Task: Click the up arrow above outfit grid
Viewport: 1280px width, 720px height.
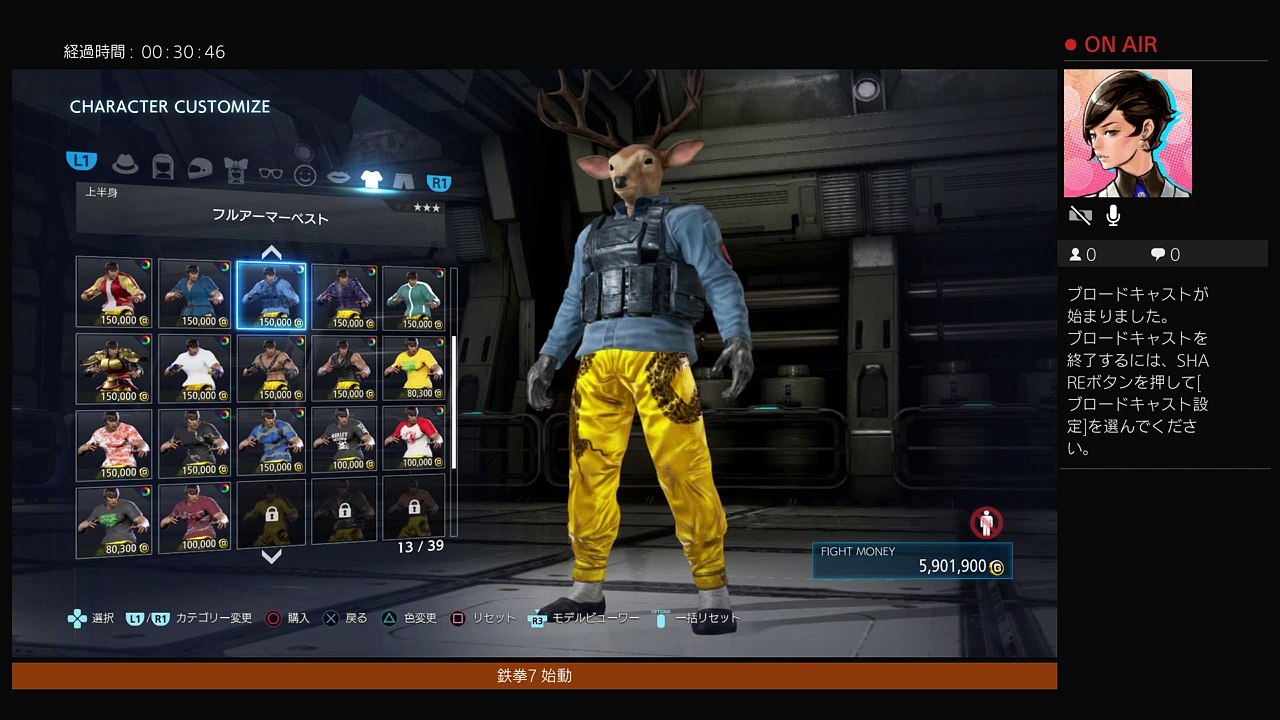Action: click(271, 252)
